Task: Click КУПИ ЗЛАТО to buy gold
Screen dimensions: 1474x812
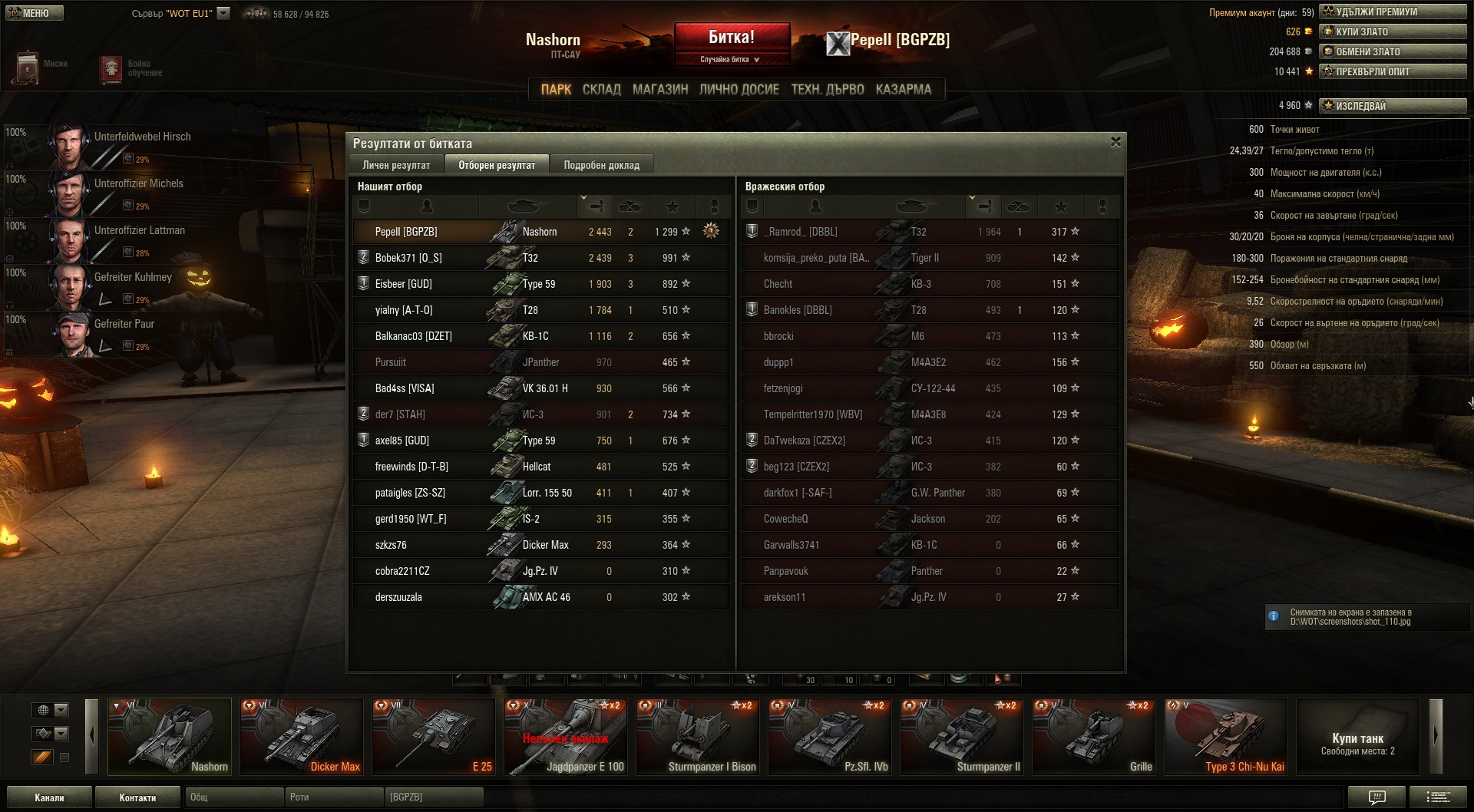Action: point(1393,31)
